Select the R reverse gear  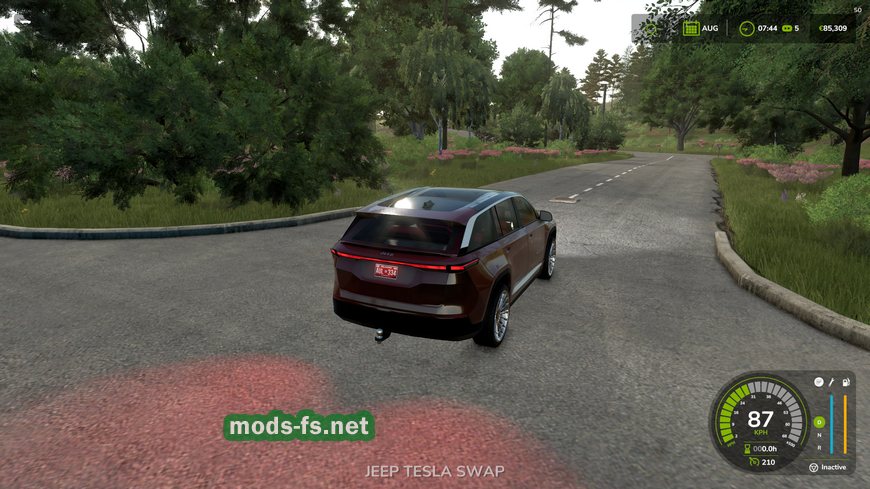click(x=818, y=447)
